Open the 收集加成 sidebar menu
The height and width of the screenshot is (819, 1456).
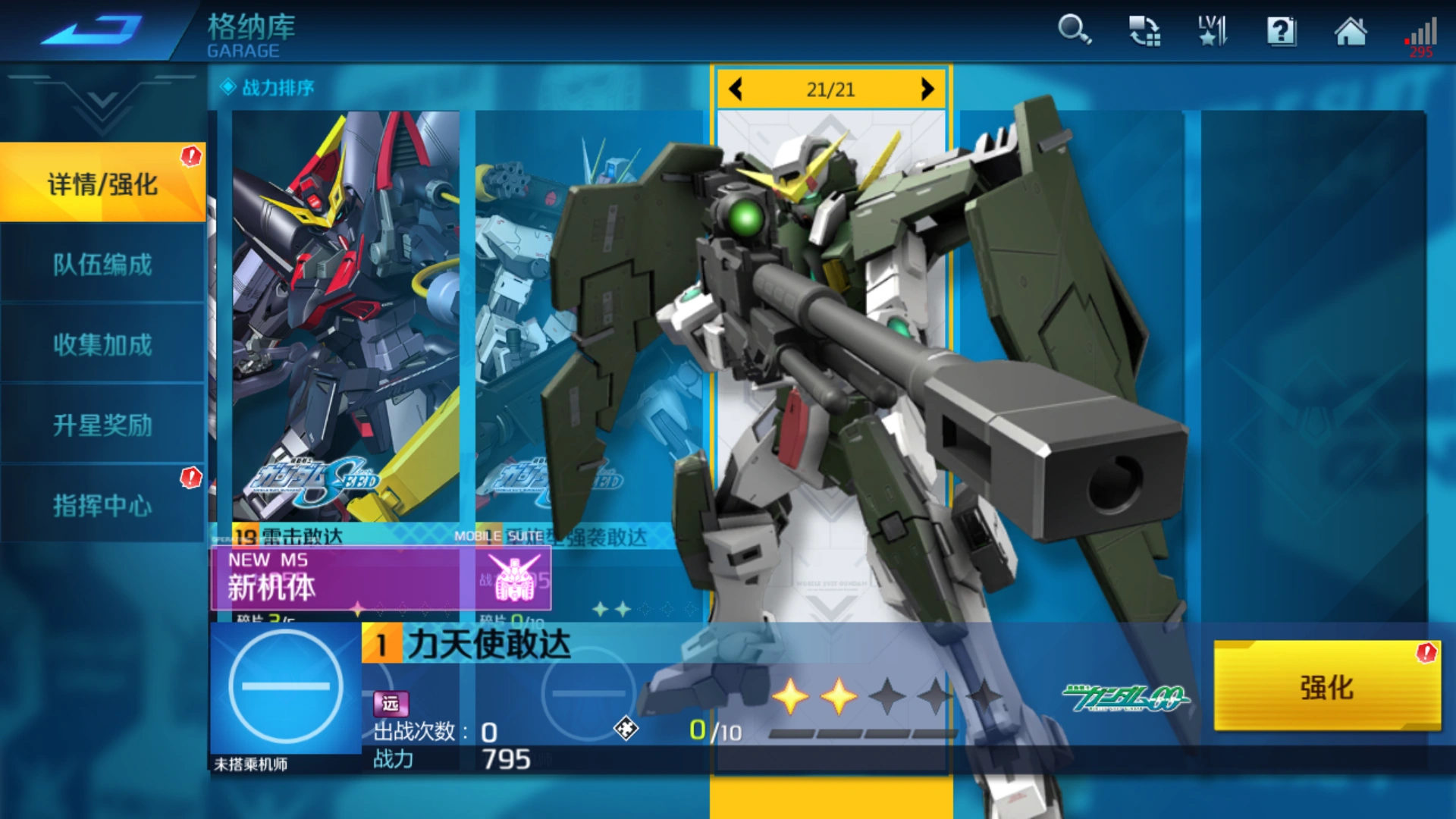pyautogui.click(x=102, y=345)
